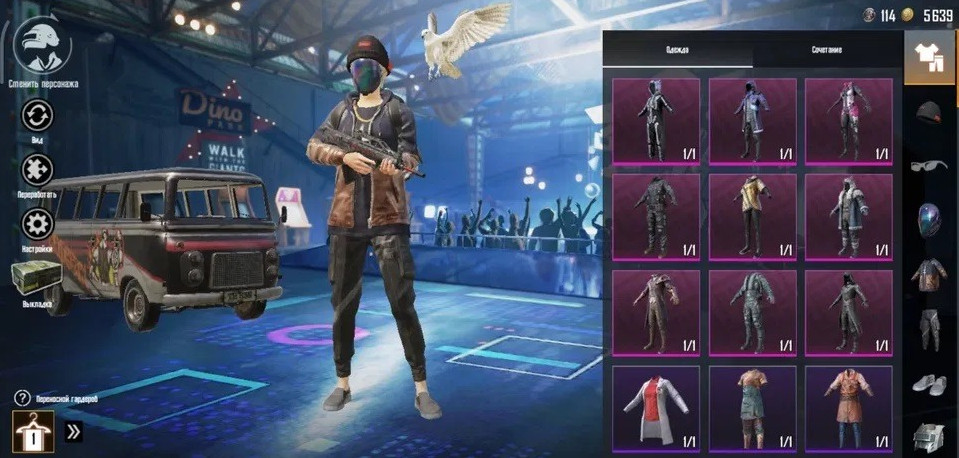Open the Переработать recycle option
Viewport: 959px width, 458px height.
click(x=37, y=169)
